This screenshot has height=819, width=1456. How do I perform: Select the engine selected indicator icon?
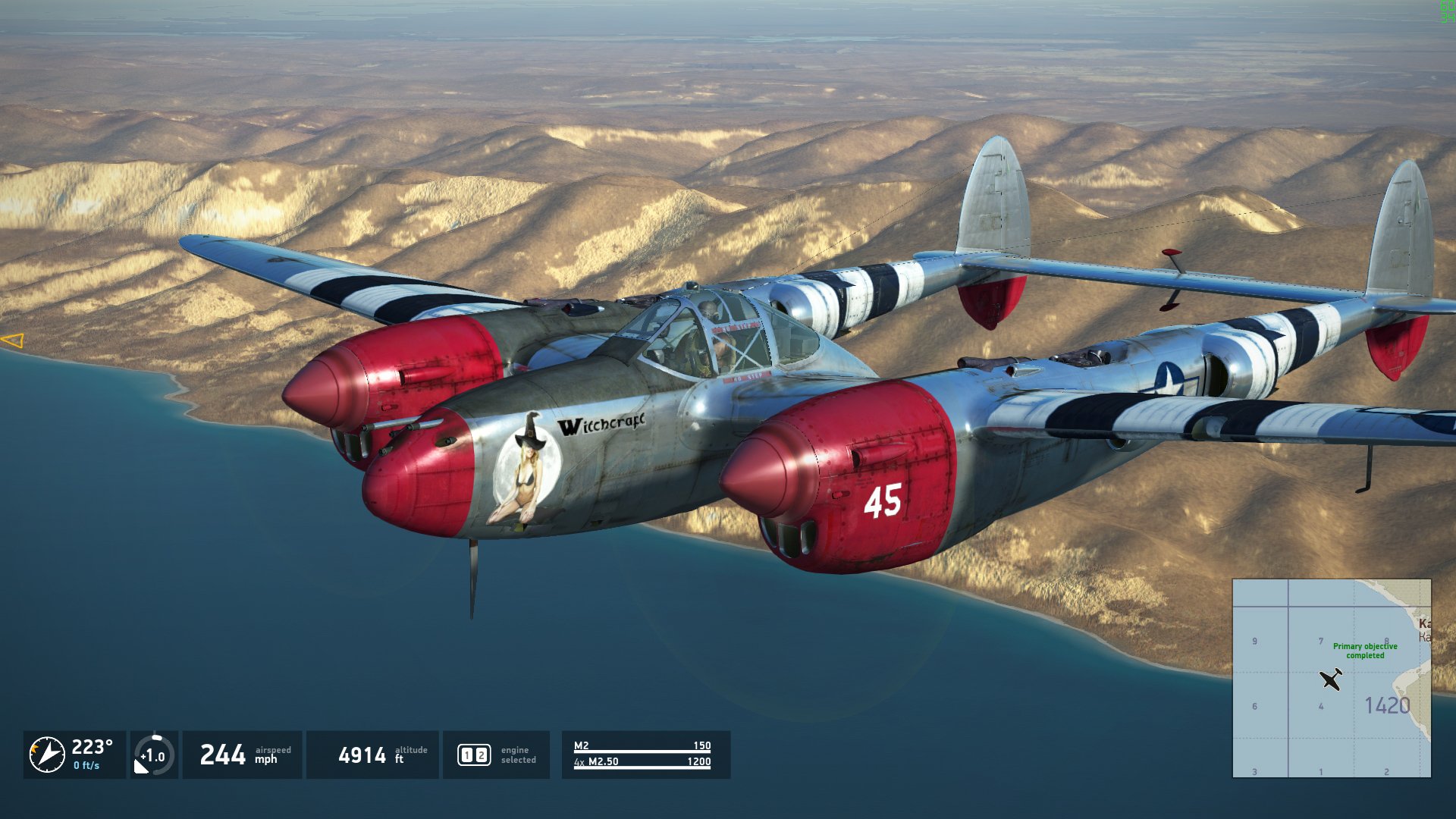pyautogui.click(x=474, y=755)
